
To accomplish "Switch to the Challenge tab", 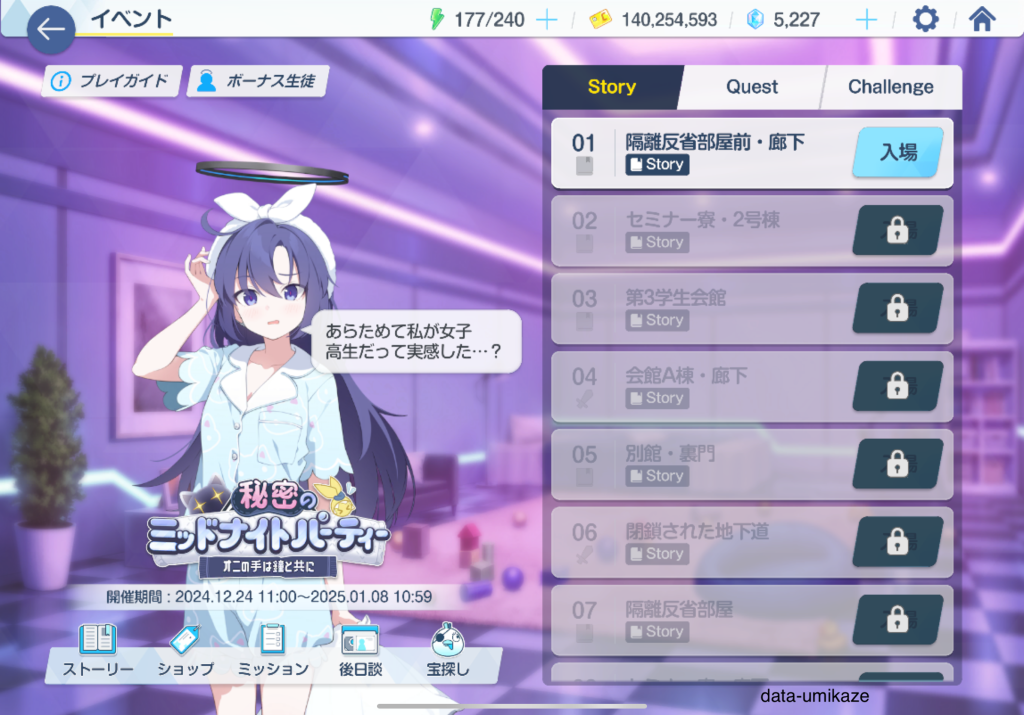I will point(890,87).
